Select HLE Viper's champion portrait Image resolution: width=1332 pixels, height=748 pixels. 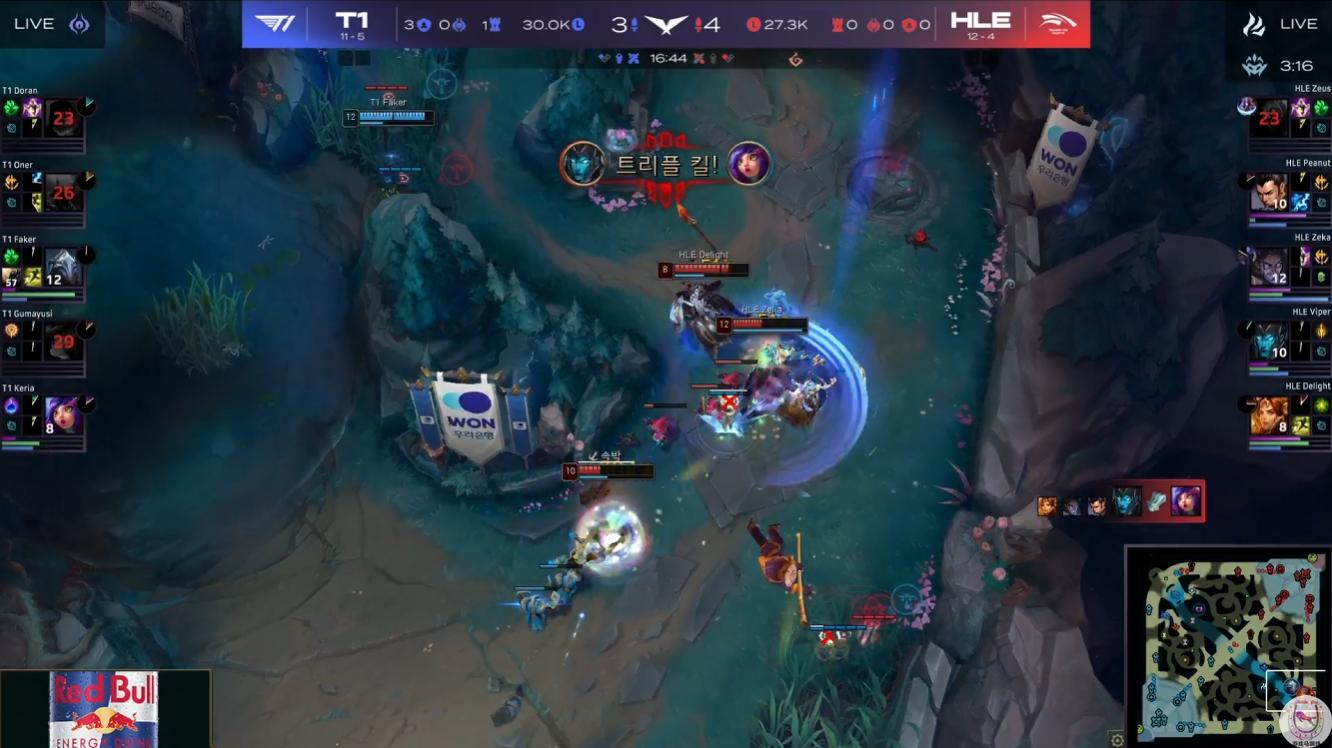1270,342
